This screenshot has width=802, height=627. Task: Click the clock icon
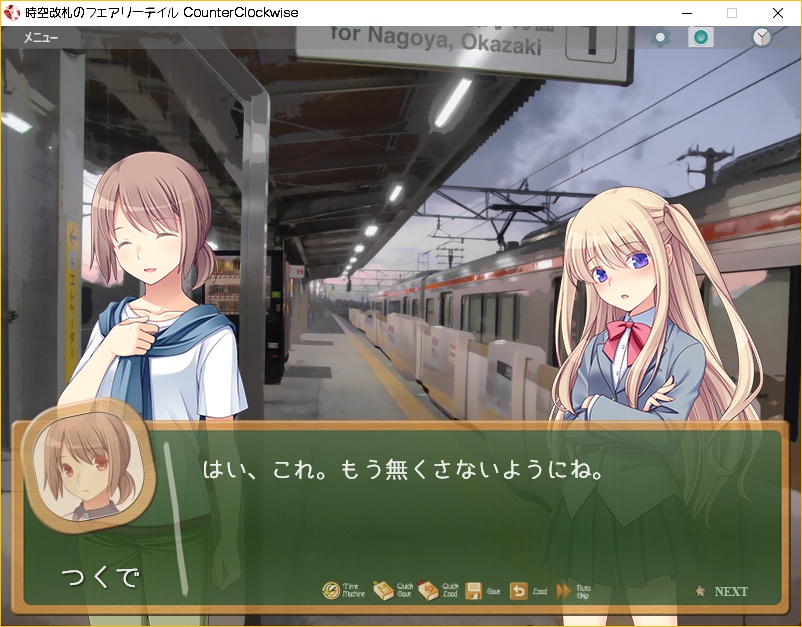[x=762, y=38]
